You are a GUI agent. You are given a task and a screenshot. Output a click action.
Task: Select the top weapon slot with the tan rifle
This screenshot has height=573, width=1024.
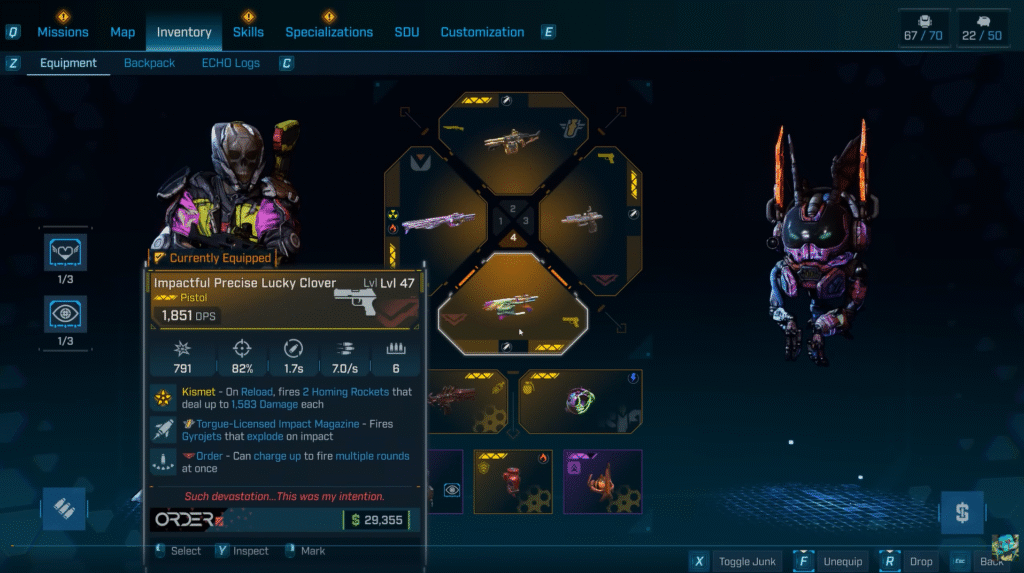point(512,139)
